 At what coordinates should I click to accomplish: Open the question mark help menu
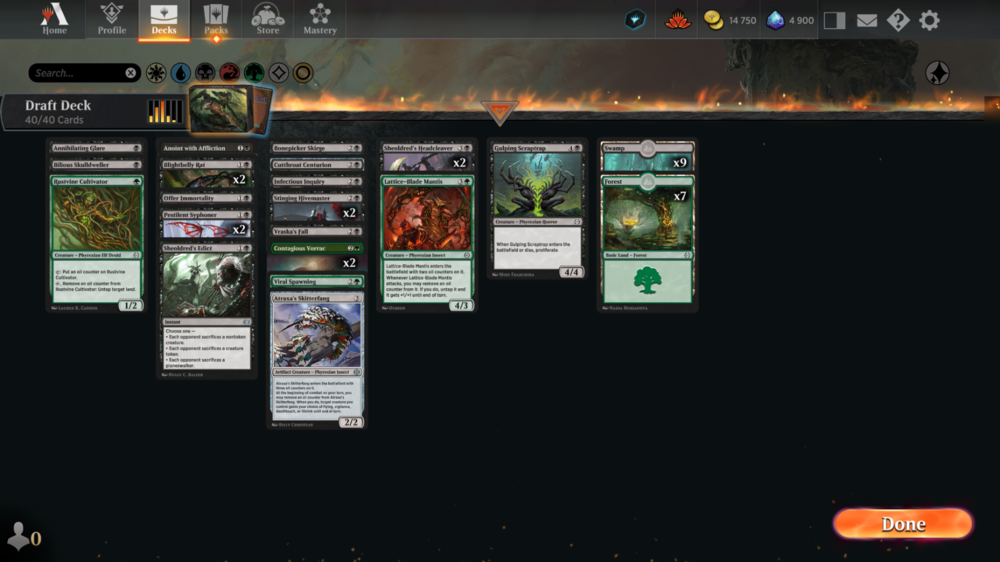pos(898,20)
